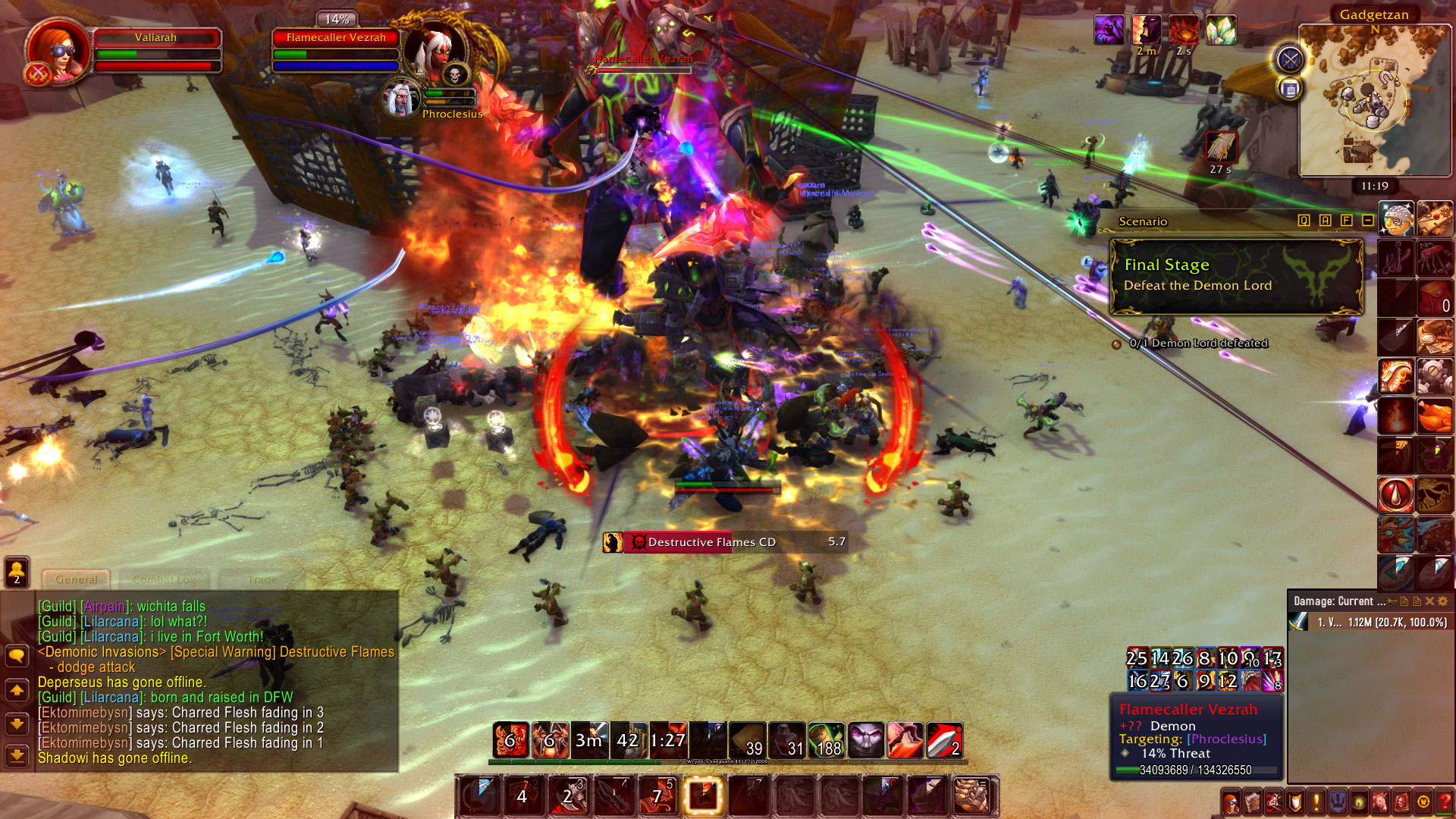Click the Final Stage scenario objective panel
Image resolution: width=1456 pixels, height=819 pixels.
click(x=1236, y=276)
